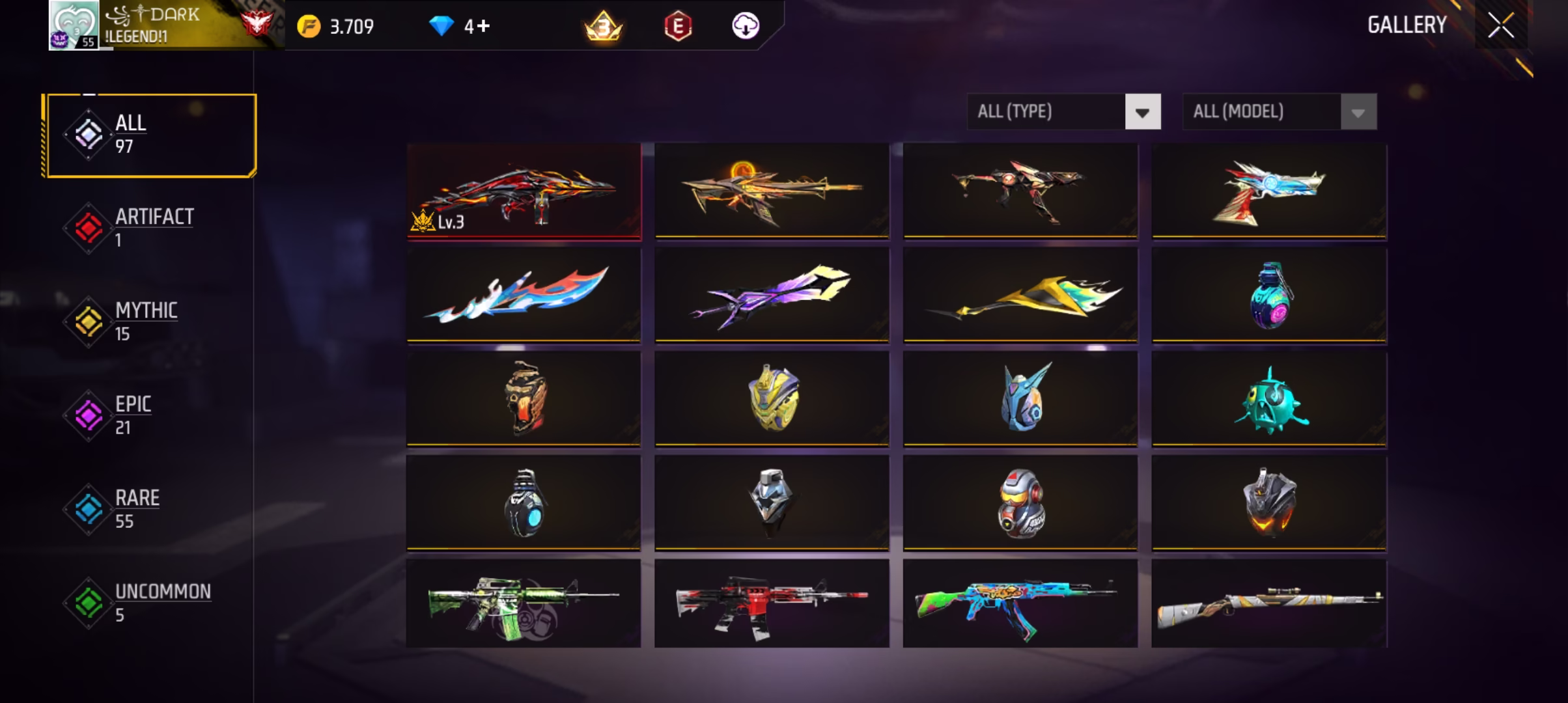Image resolution: width=1568 pixels, height=703 pixels.
Task: Select the blue graffiti AK rifle skin
Action: [x=1020, y=603]
